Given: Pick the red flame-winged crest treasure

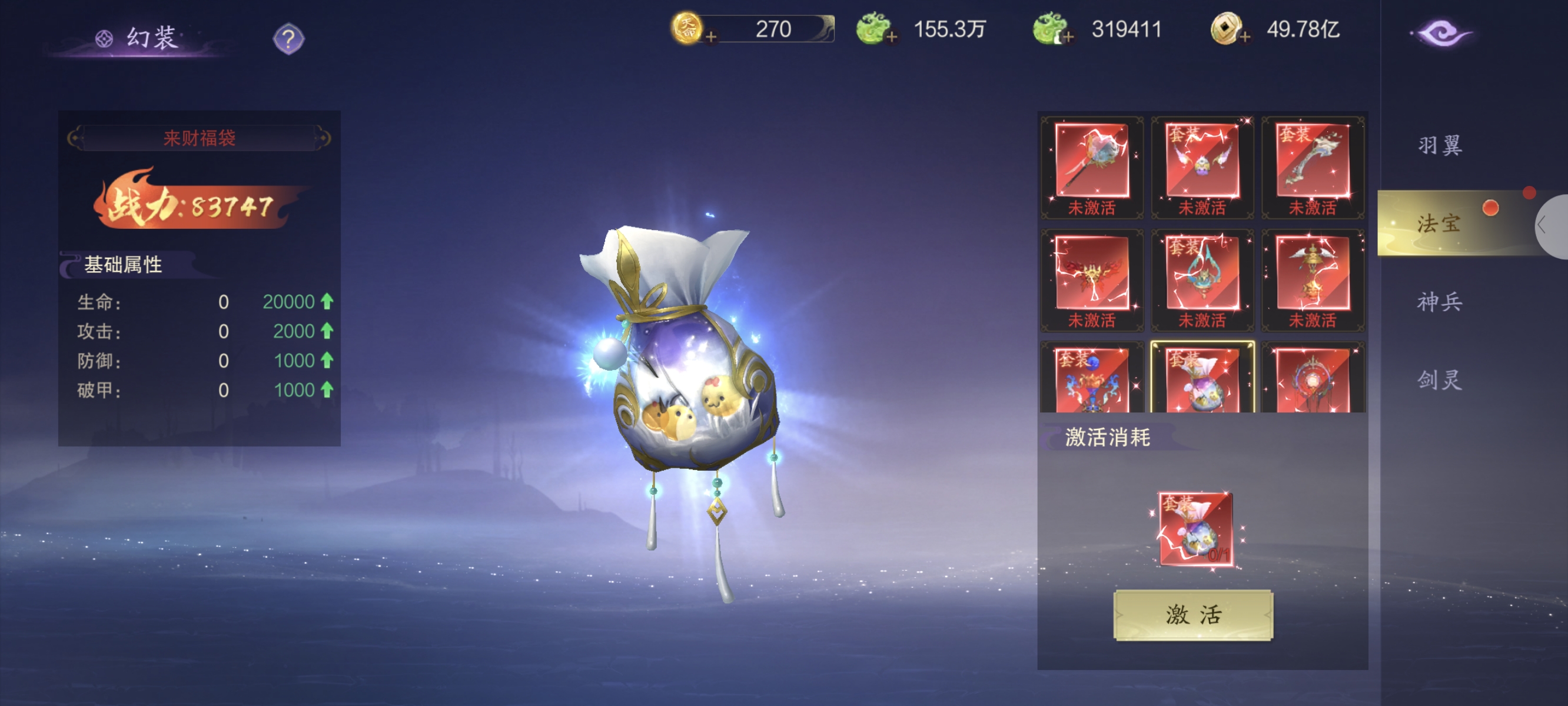Looking at the screenshot, I should pyautogui.click(x=1091, y=274).
